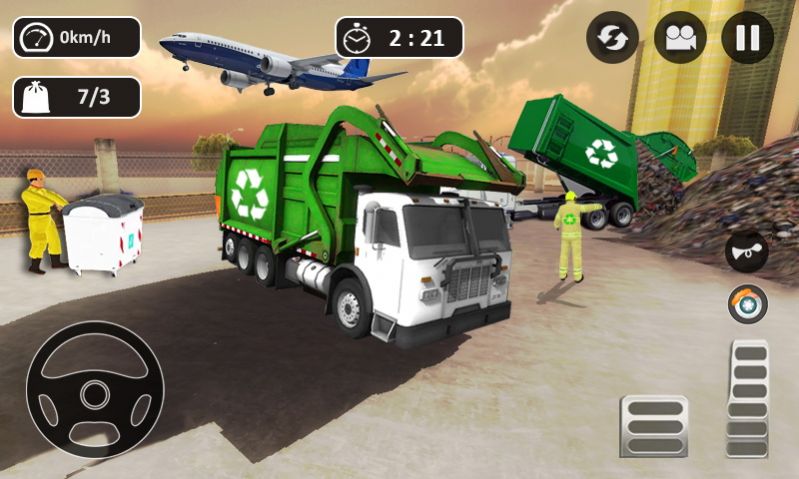Step on the tall gas pedal
Screen dimensions: 799x479
click(748, 398)
